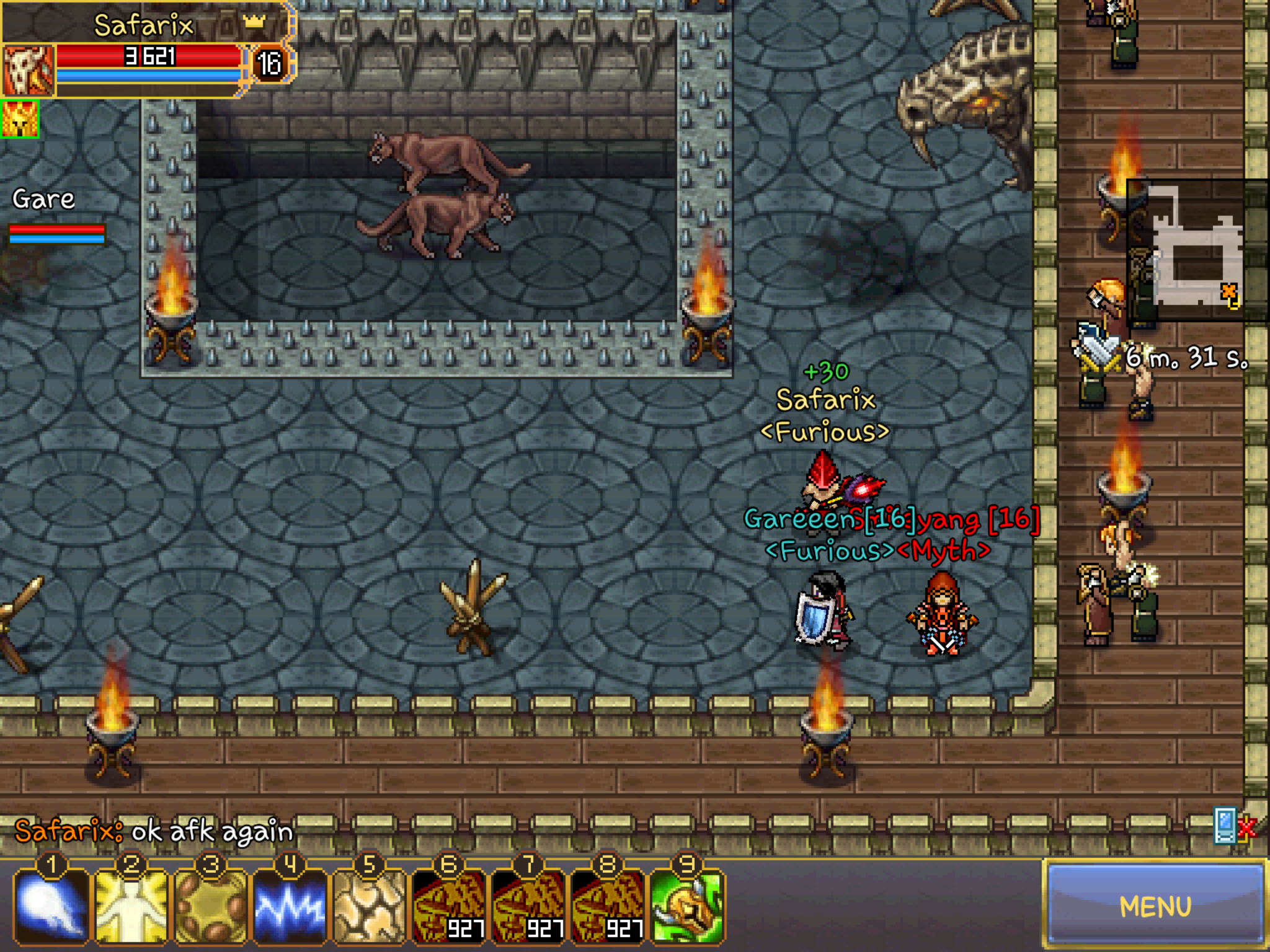Activate the golden helmet skill in slot 9
The height and width of the screenshot is (952, 1270).
pyautogui.click(x=686, y=906)
